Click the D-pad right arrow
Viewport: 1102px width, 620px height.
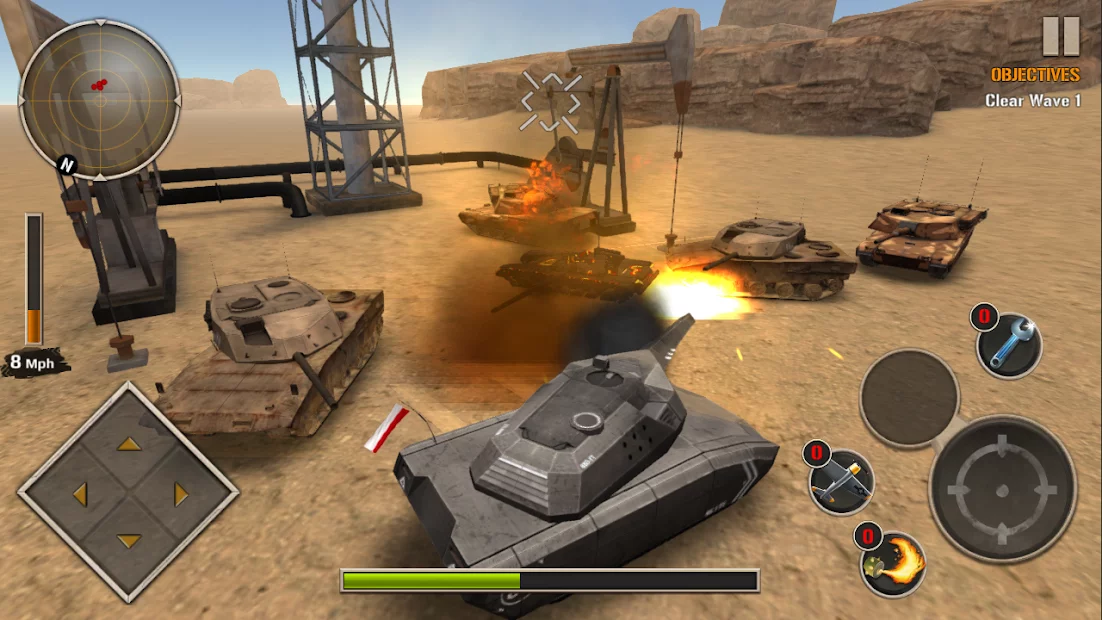click(181, 493)
